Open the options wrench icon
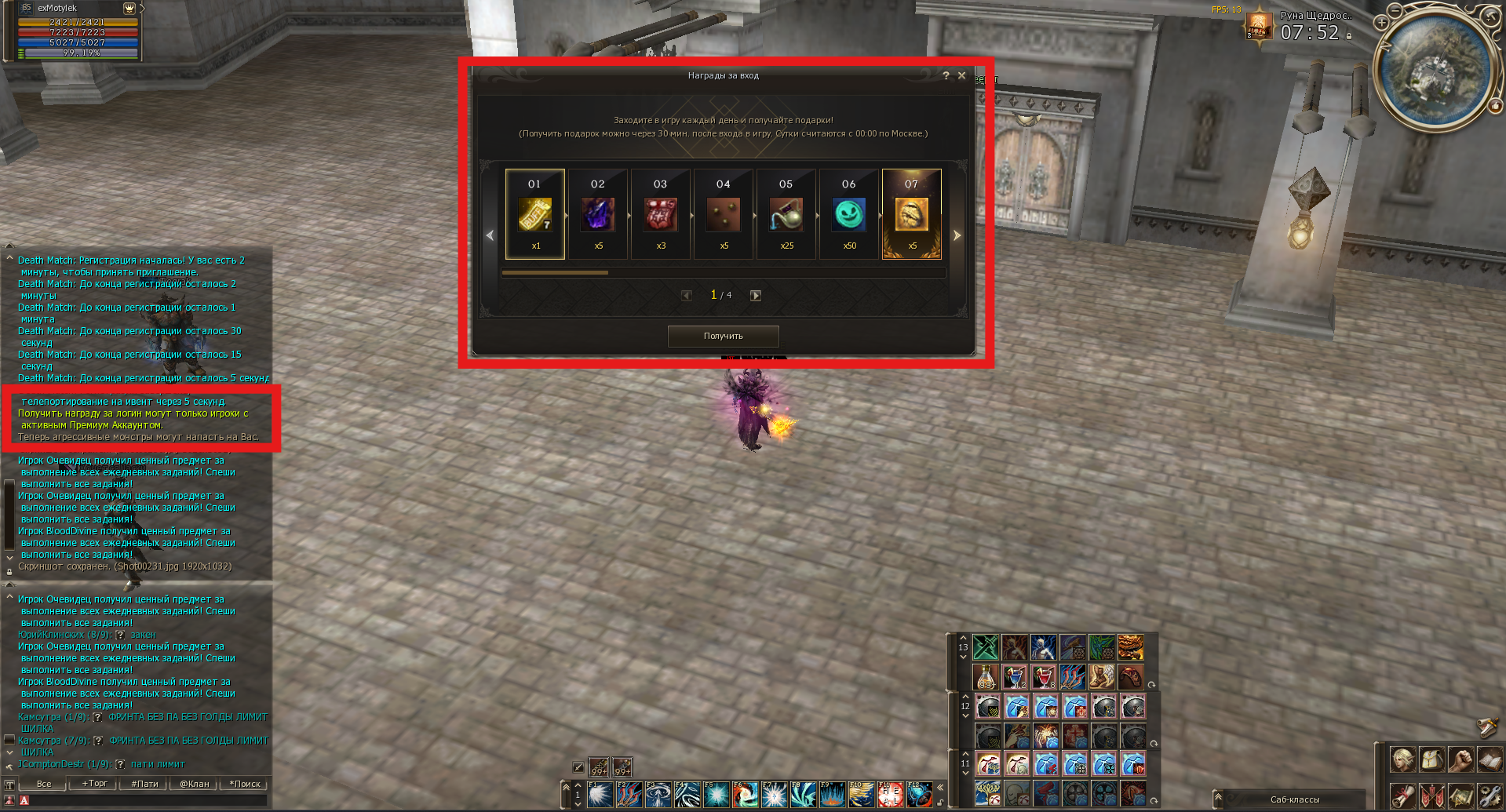The height and width of the screenshot is (812, 1506). pos(1490,795)
